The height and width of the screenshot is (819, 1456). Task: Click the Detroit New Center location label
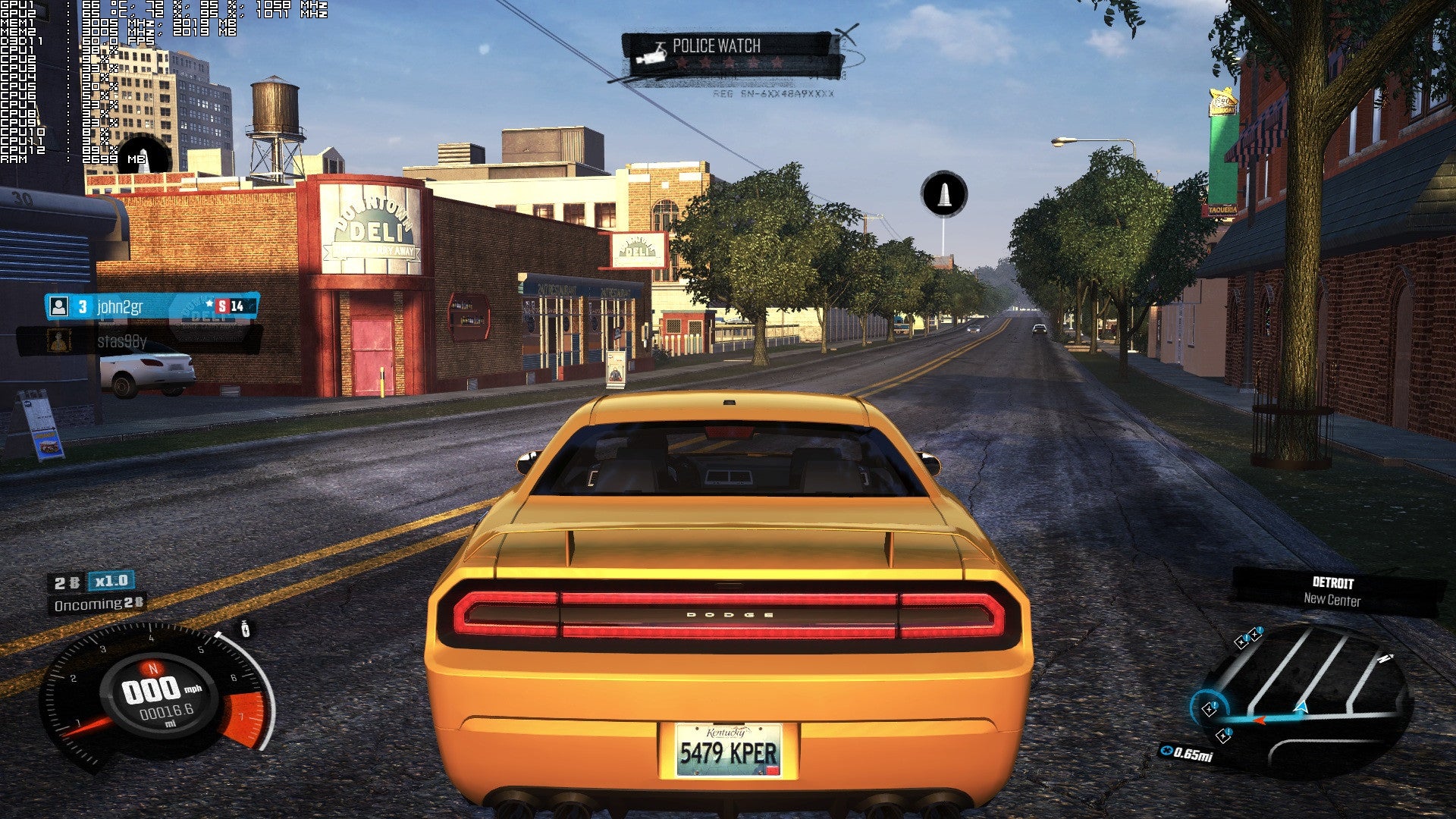1332,591
